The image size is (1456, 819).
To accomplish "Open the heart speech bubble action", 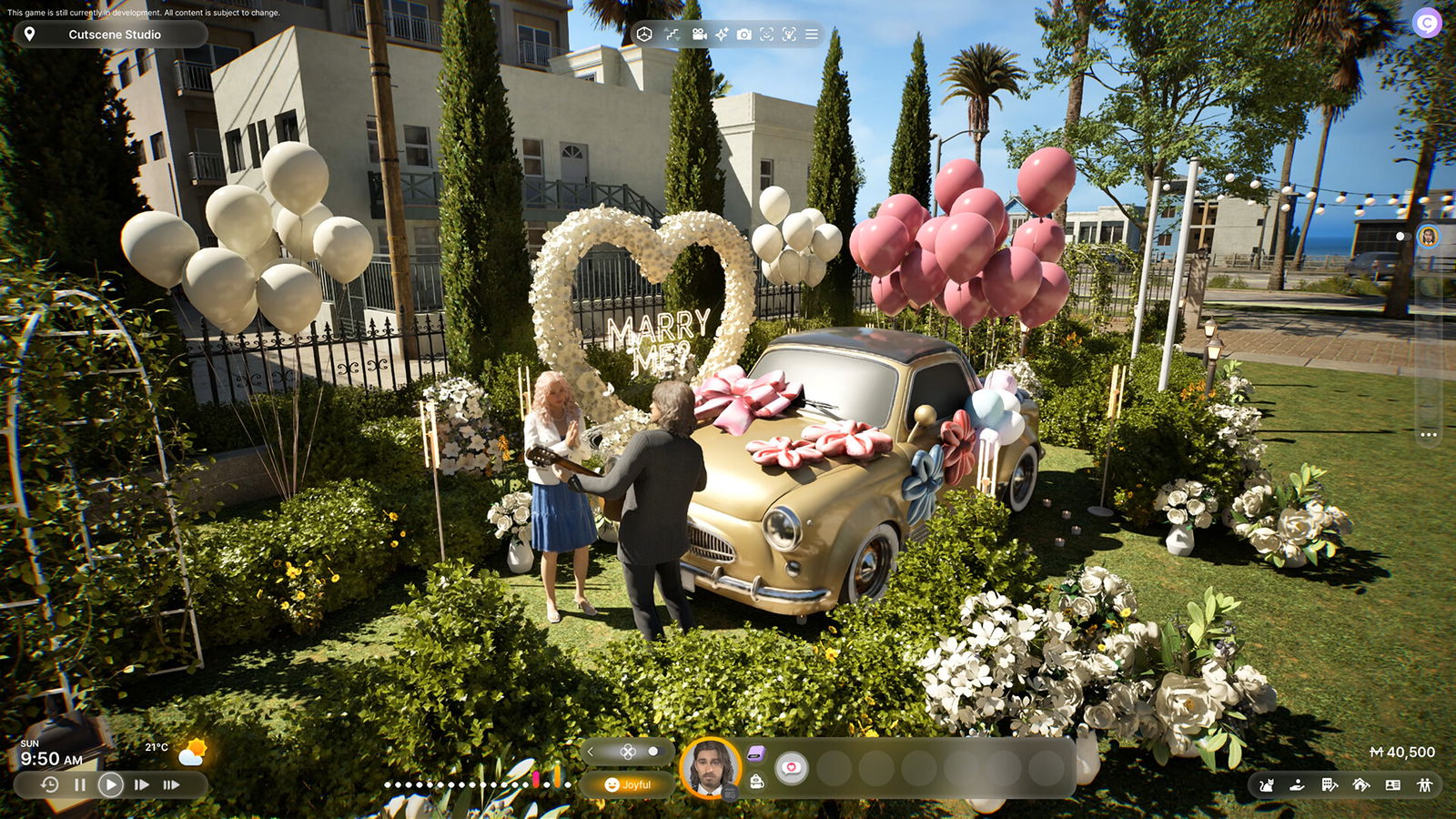I will pos(792,768).
